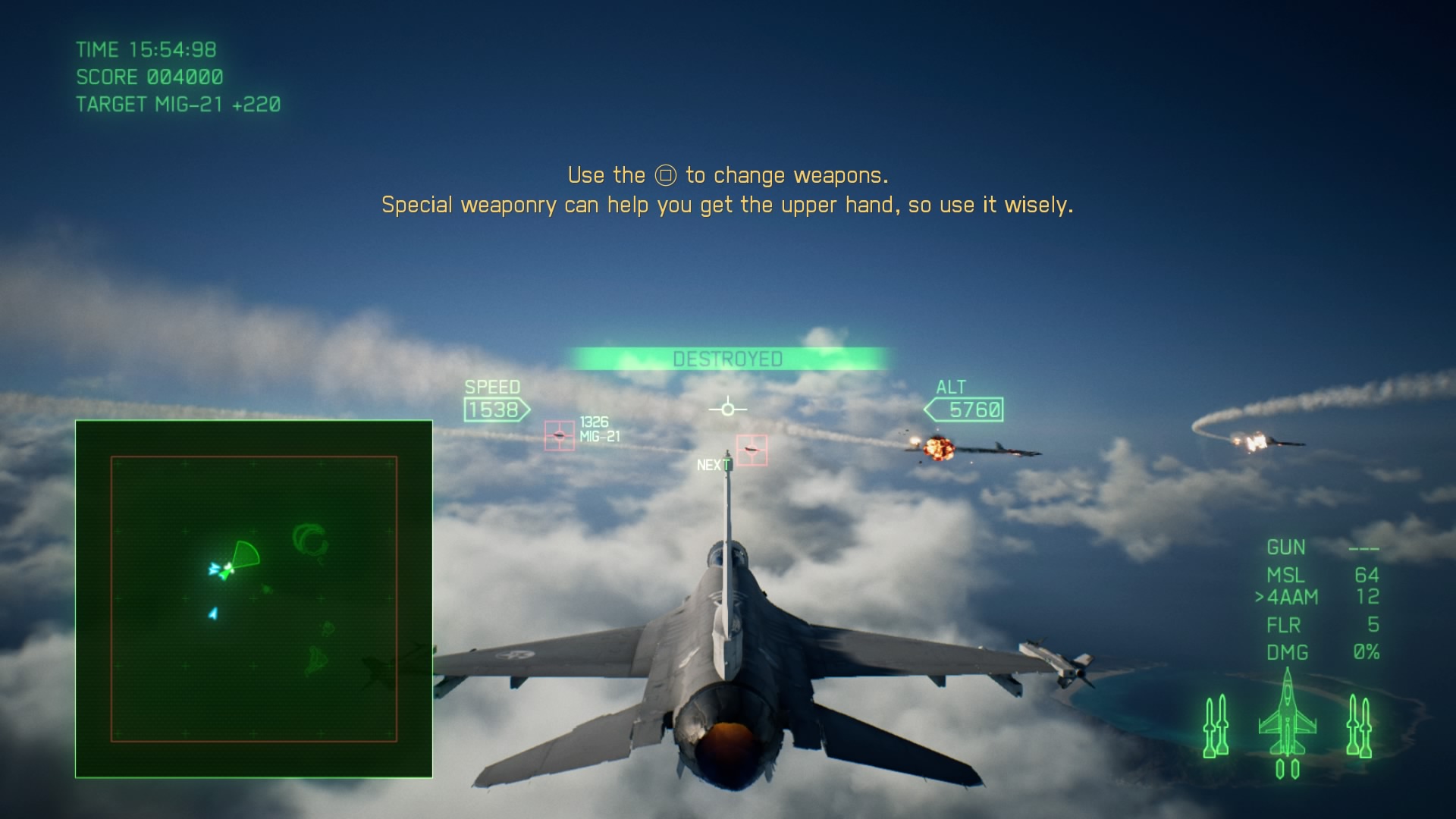Expand the SPEED indicator chevron
This screenshot has width=1456, height=819.
(x=494, y=409)
